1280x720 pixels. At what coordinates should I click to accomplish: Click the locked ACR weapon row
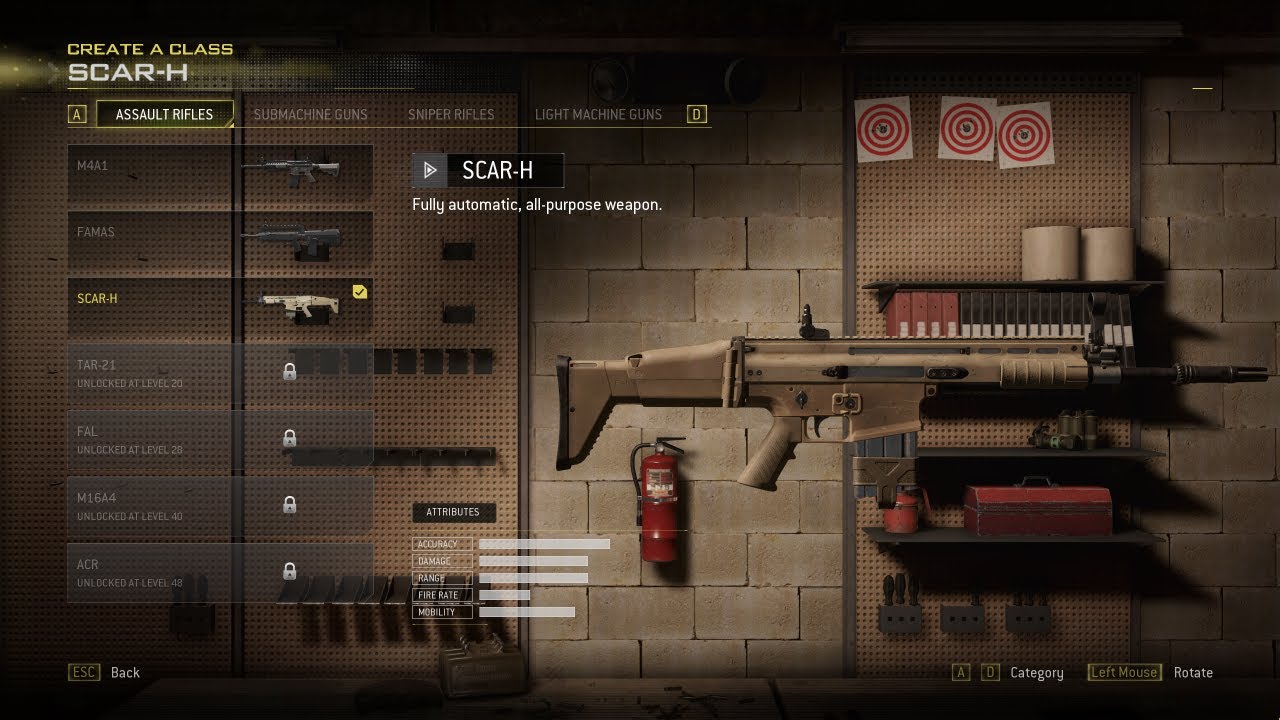point(220,571)
